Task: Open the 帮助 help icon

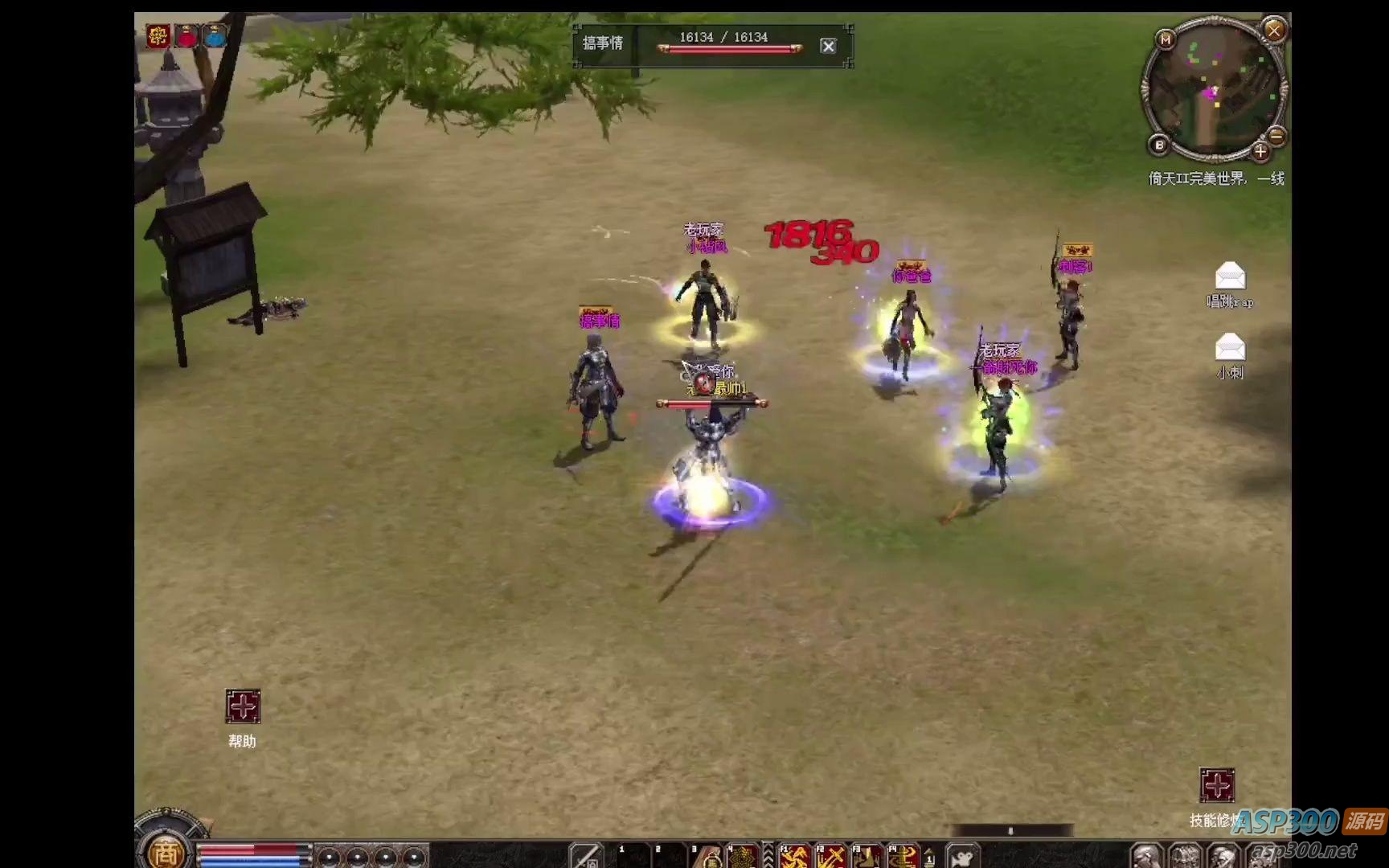Action: pos(242,706)
